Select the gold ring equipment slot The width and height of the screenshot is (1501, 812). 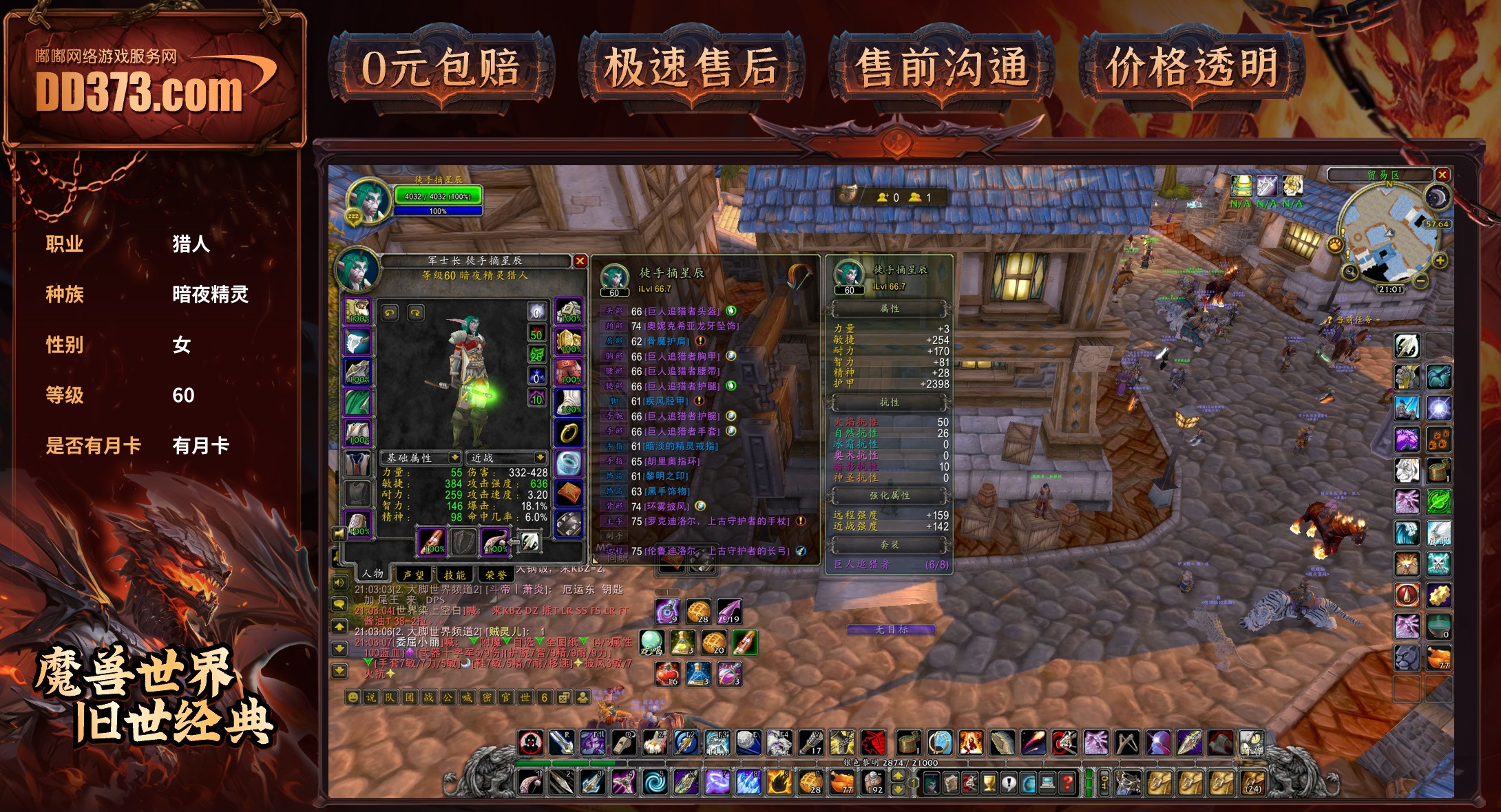(569, 433)
